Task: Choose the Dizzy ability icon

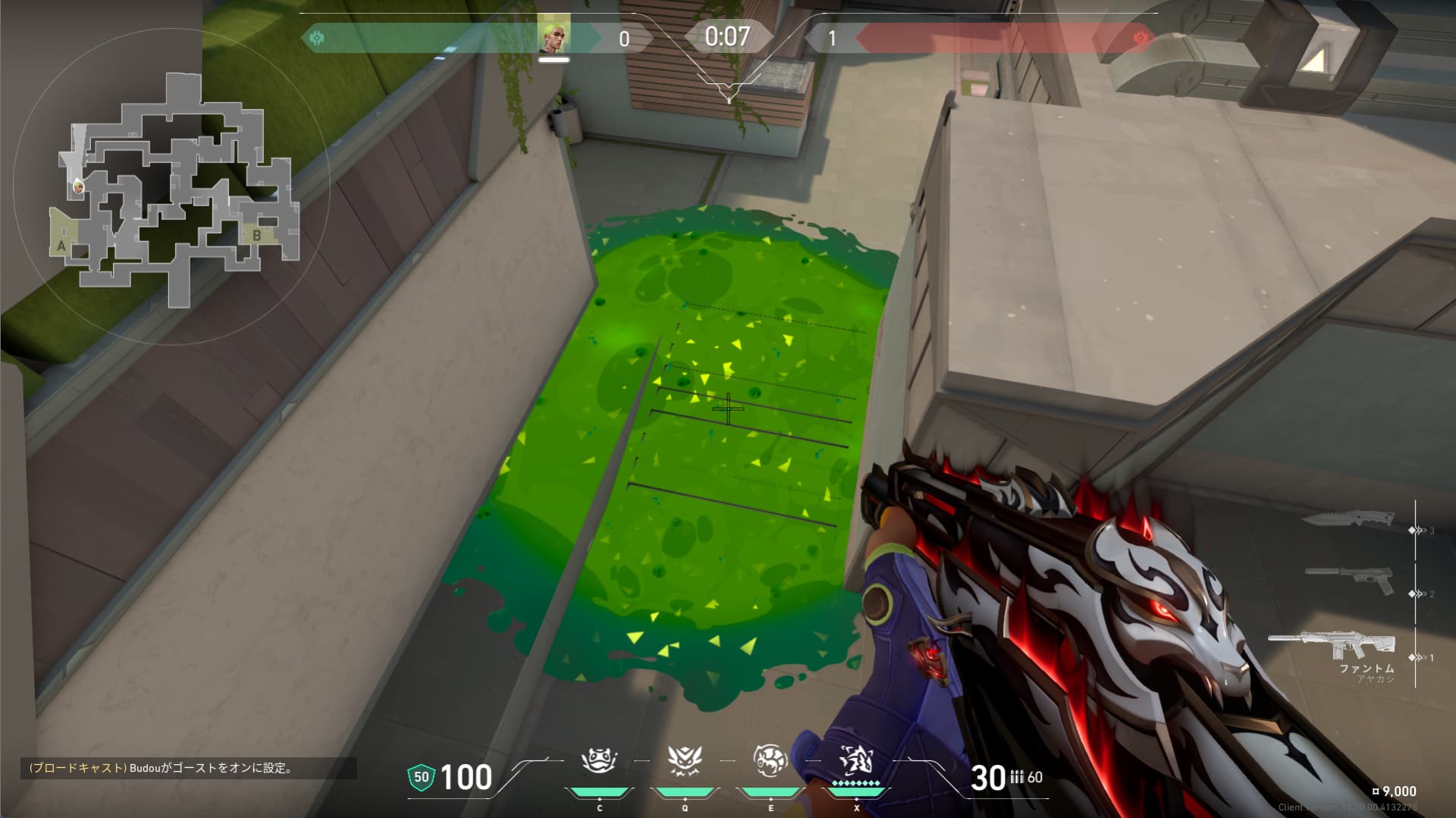Action: click(770, 760)
